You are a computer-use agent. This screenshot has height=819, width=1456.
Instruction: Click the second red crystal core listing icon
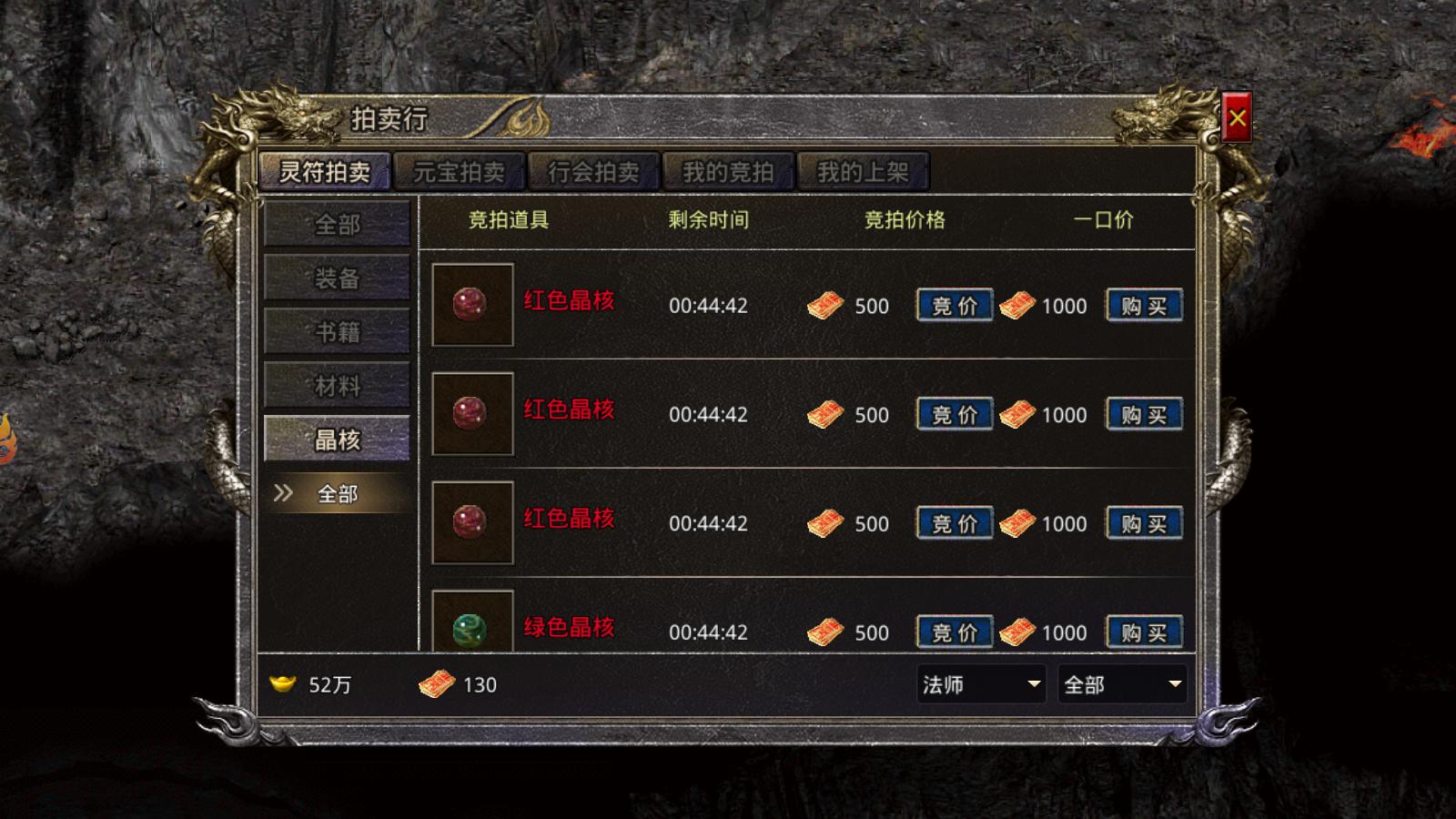coord(472,415)
